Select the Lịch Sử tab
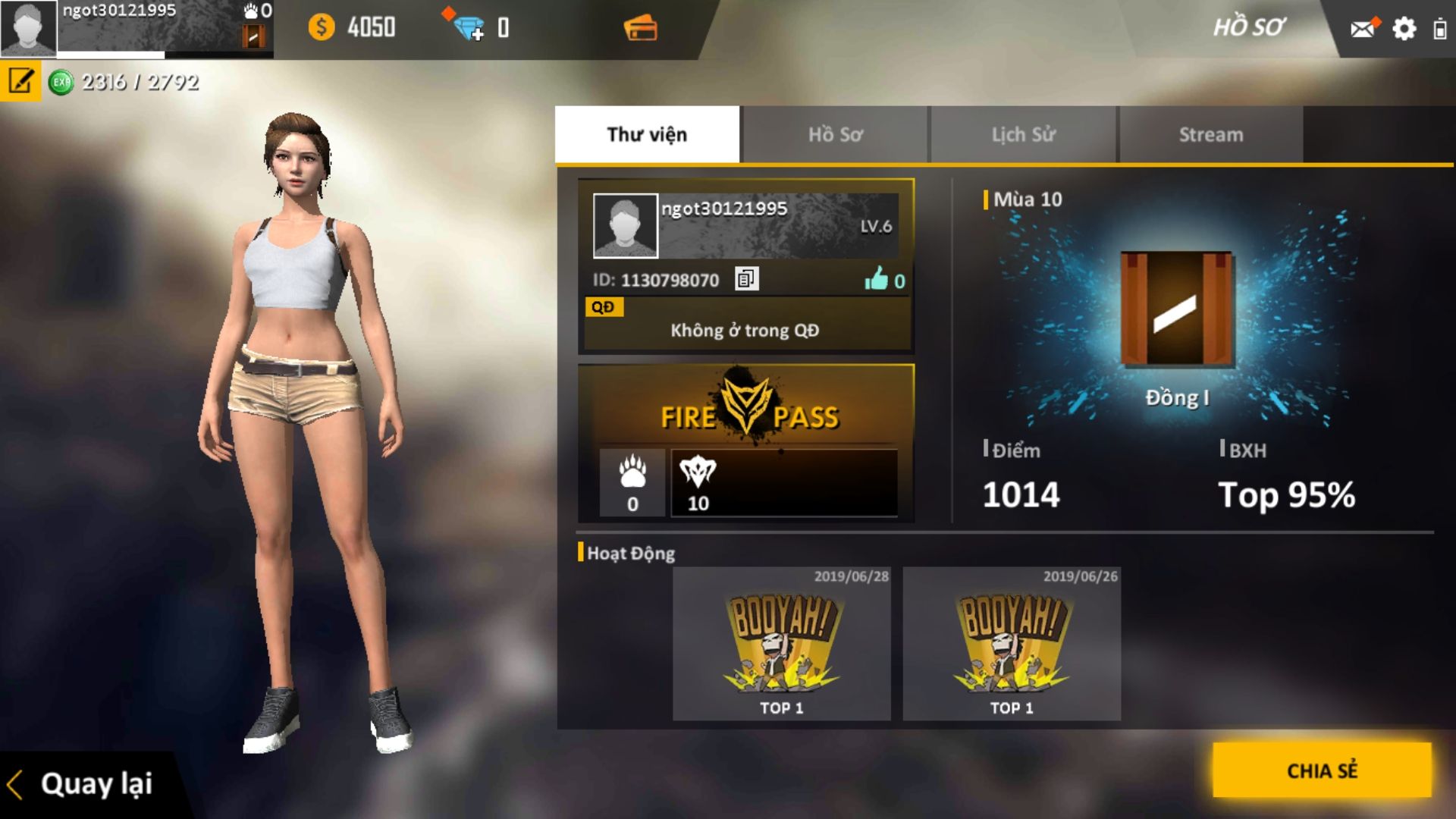 click(x=1023, y=134)
